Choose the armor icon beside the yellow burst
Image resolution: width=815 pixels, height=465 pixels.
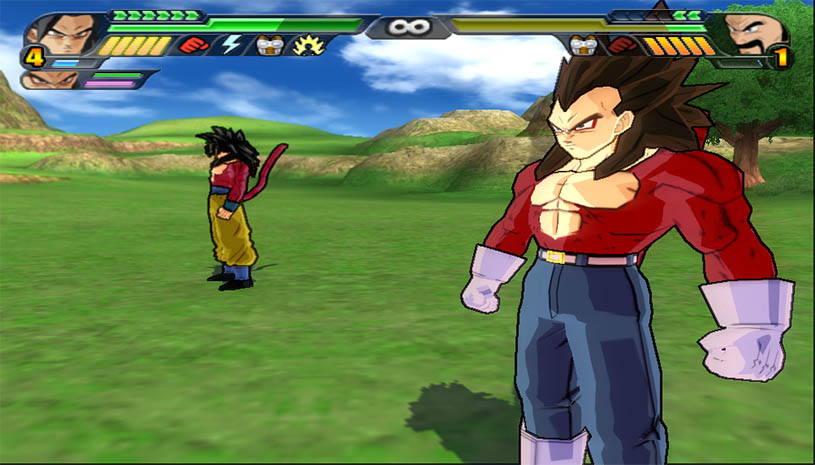[x=266, y=45]
